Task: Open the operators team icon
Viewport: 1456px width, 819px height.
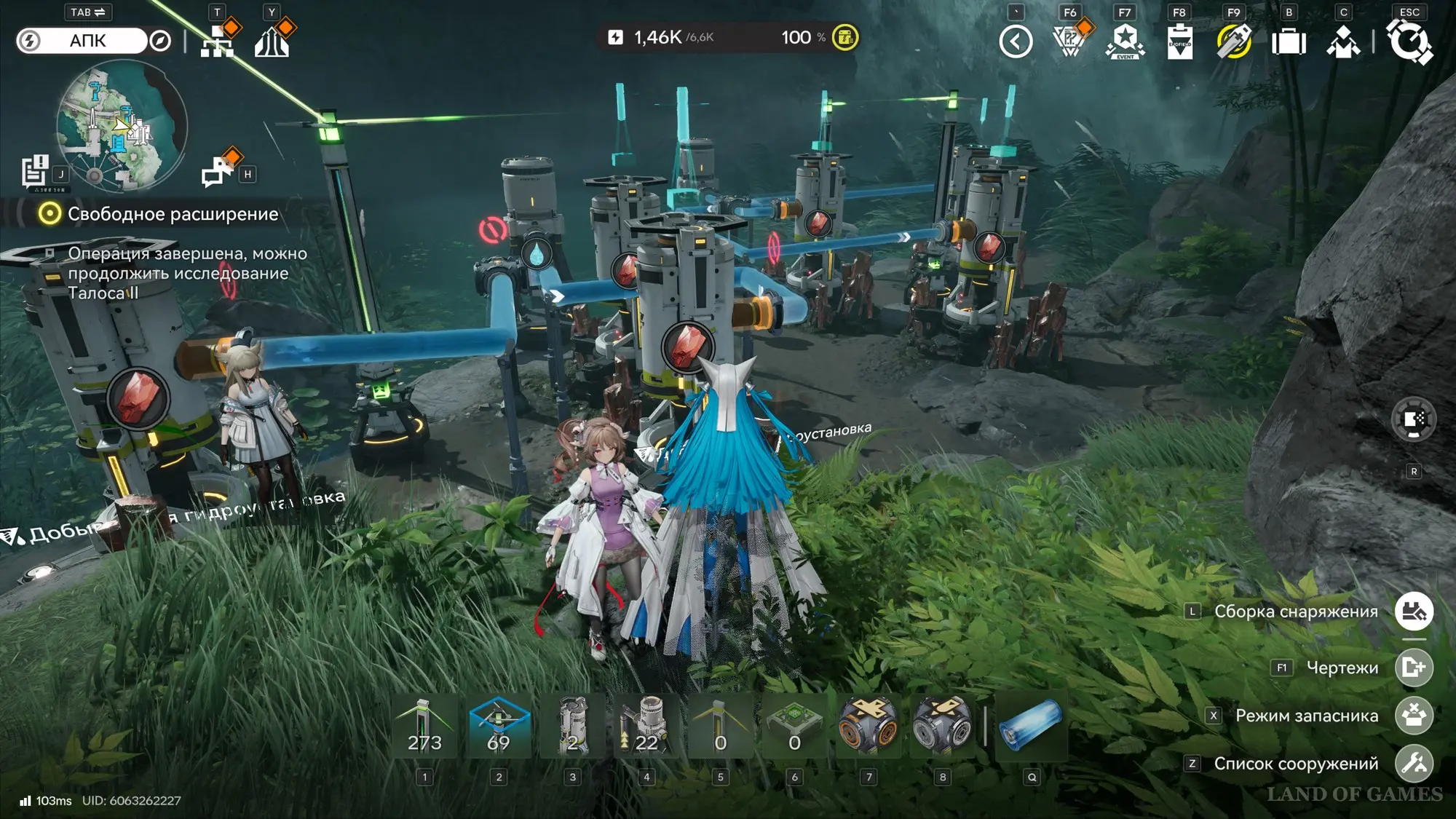Action: [x=1343, y=41]
